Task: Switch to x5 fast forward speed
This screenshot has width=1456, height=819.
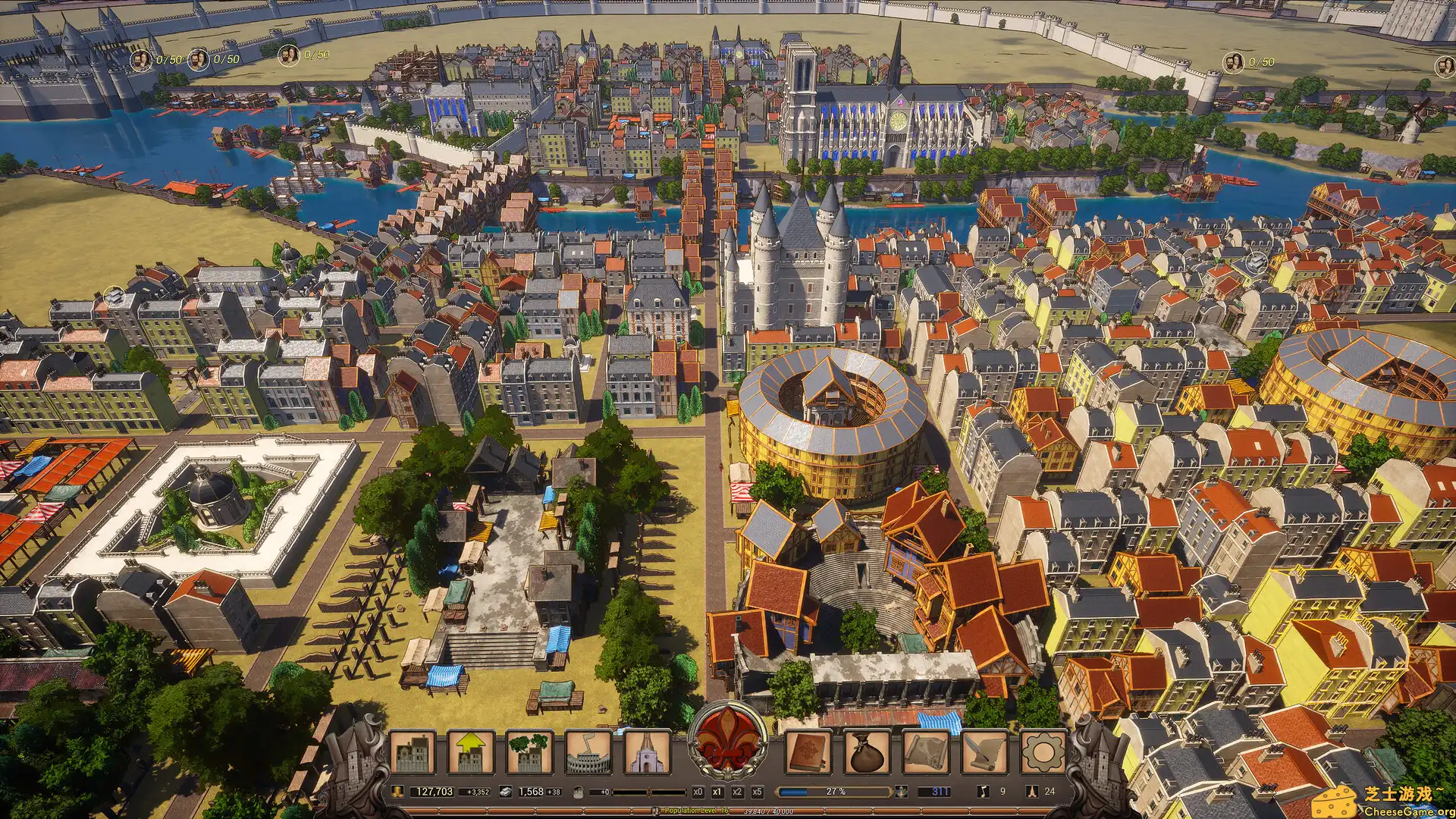Action: (757, 790)
